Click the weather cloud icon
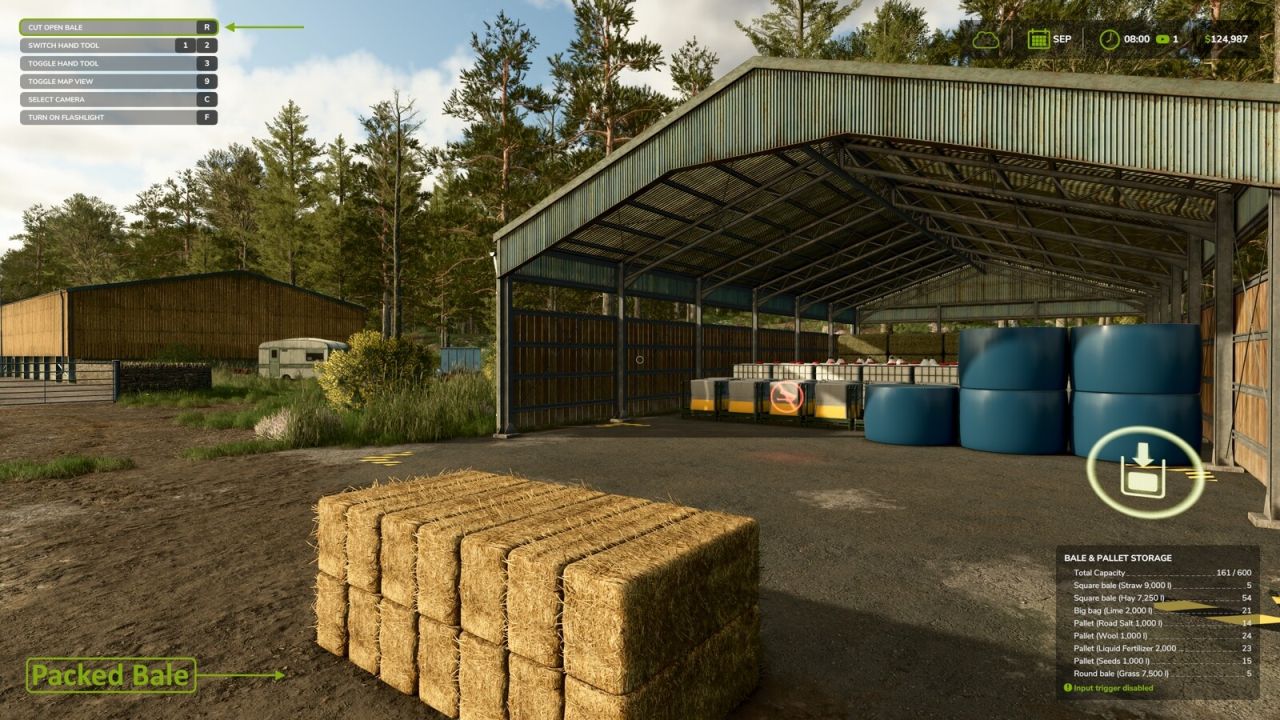The image size is (1280, 720). pyautogui.click(x=987, y=39)
